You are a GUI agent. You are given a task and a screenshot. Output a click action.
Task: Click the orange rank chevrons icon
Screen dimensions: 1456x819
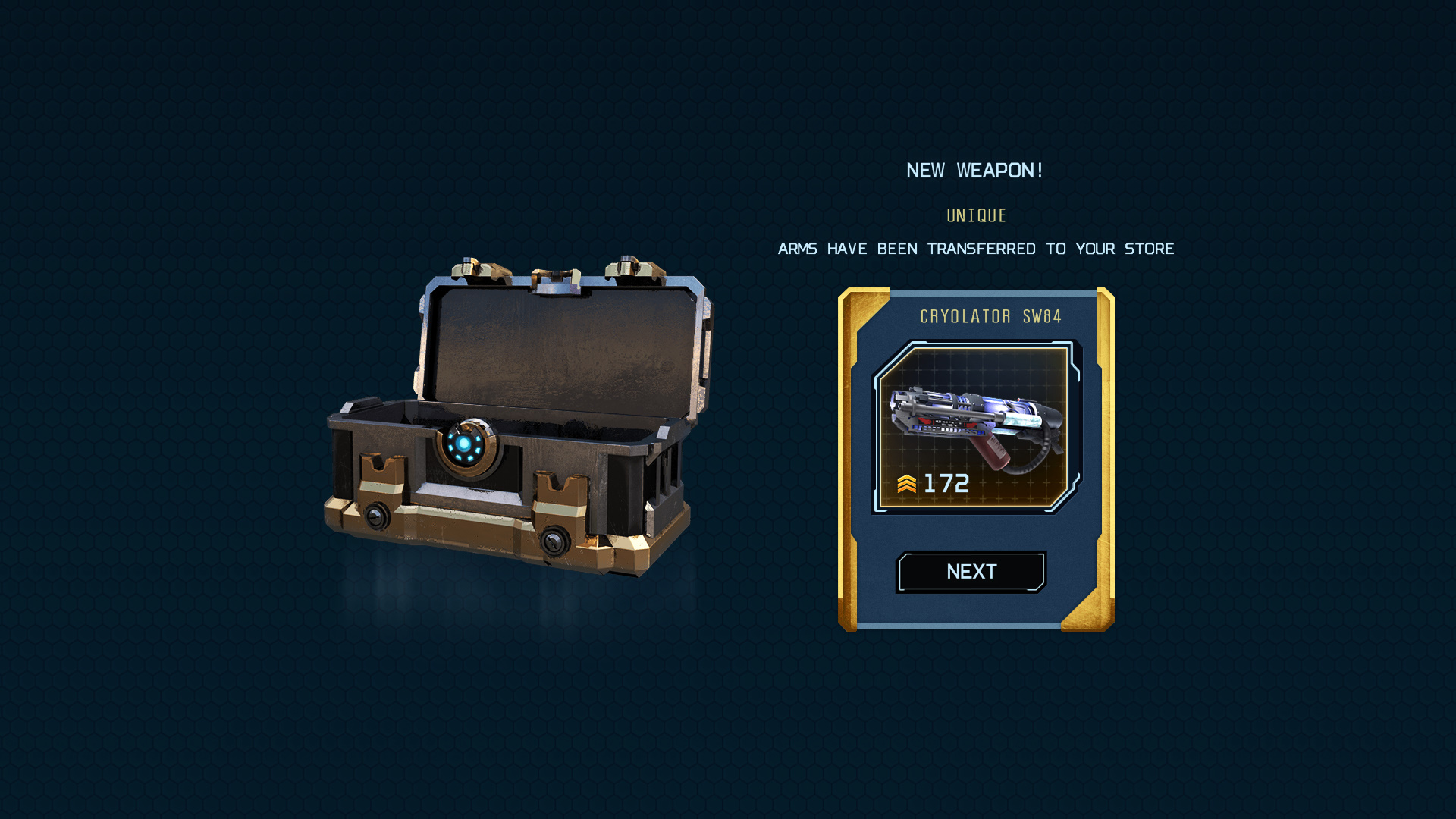coord(907,482)
